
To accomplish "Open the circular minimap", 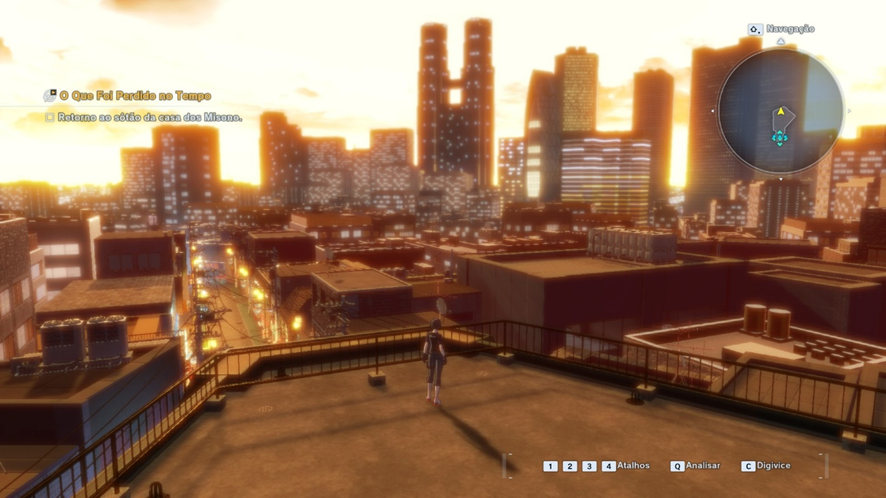I will [781, 111].
